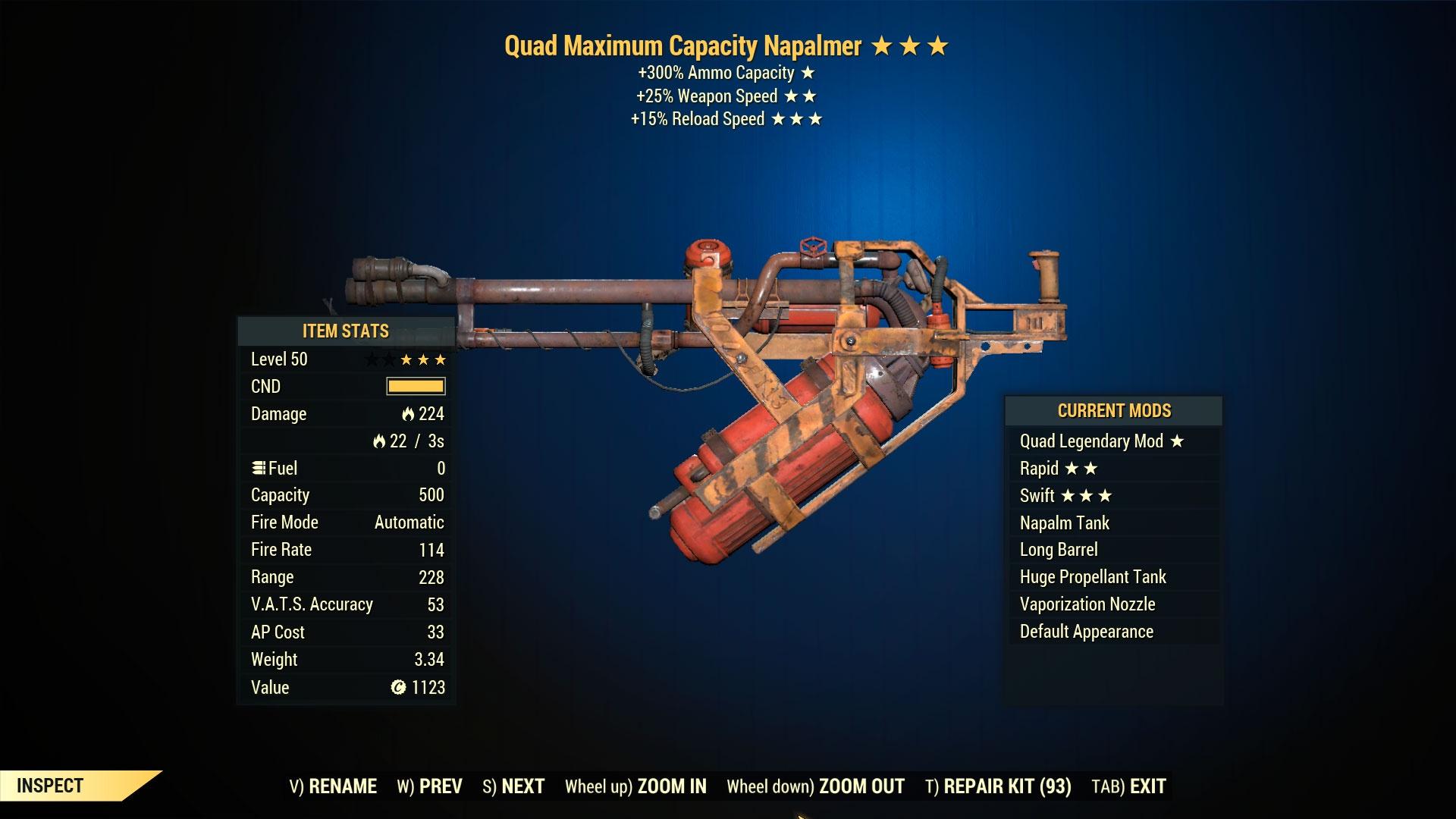Image resolution: width=1456 pixels, height=819 pixels.
Task: Click the CURRENT MODS panel header
Action: point(1113,410)
